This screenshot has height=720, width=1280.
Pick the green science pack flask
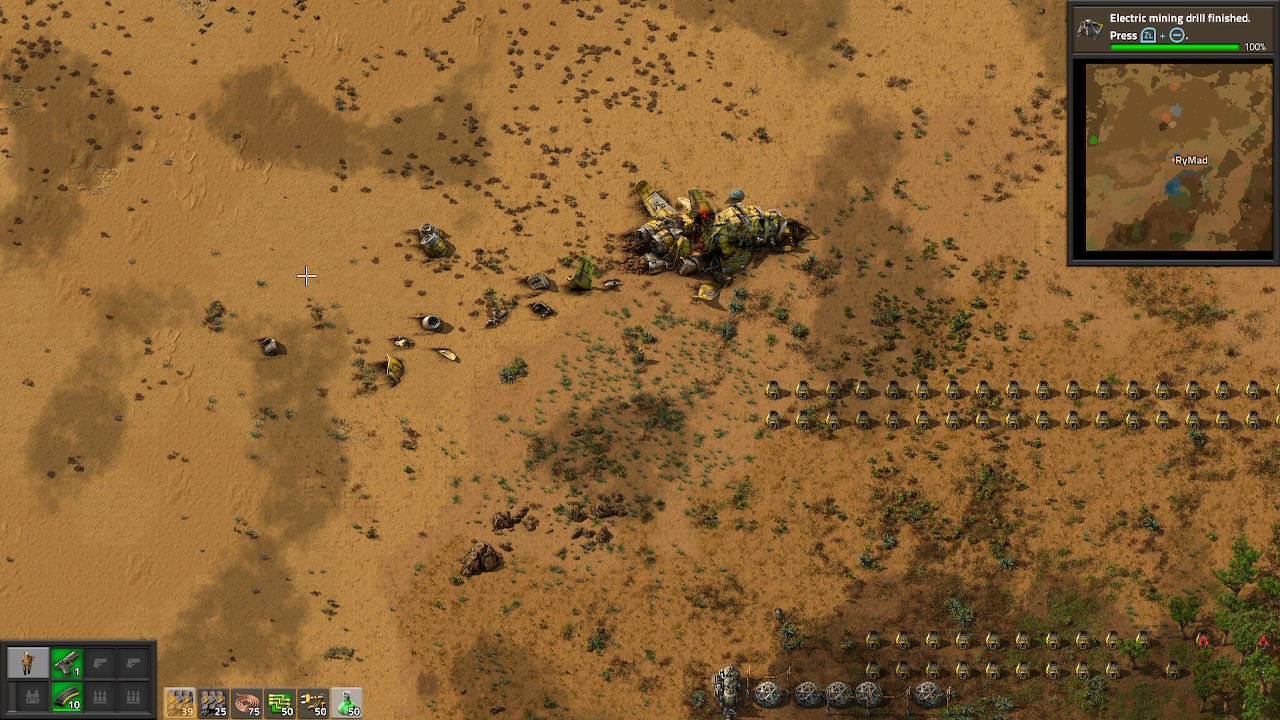tap(347, 703)
